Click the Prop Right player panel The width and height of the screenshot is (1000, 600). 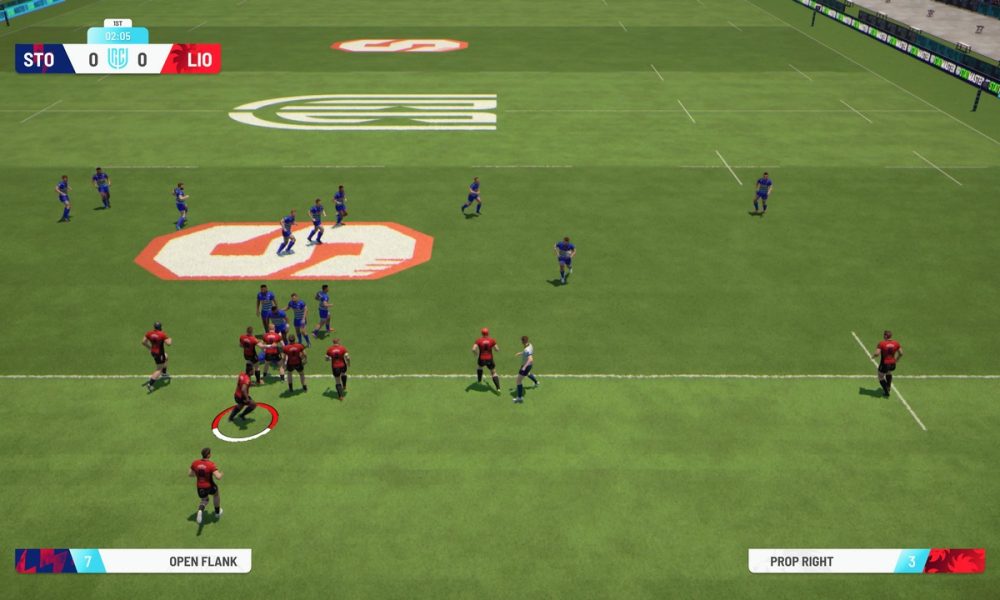[866, 561]
